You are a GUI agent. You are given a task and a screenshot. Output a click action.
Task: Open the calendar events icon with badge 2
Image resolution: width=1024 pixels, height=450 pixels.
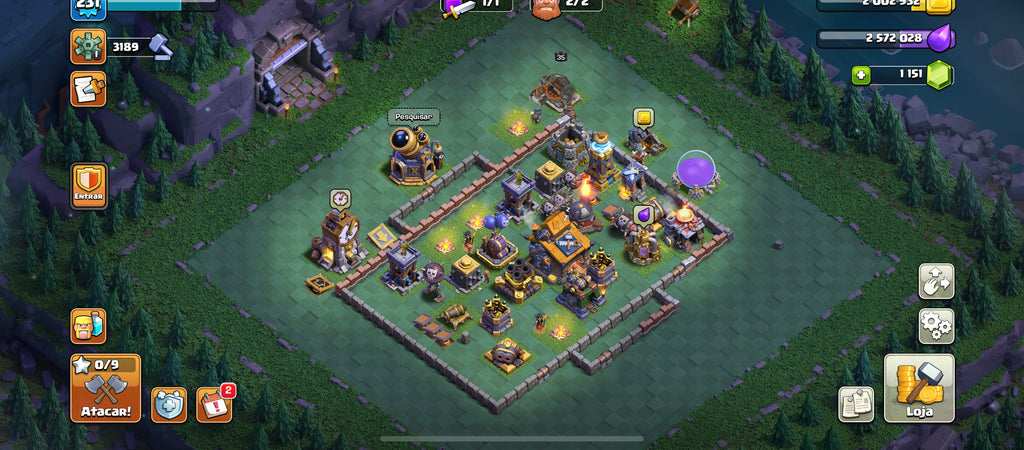[x=214, y=404]
